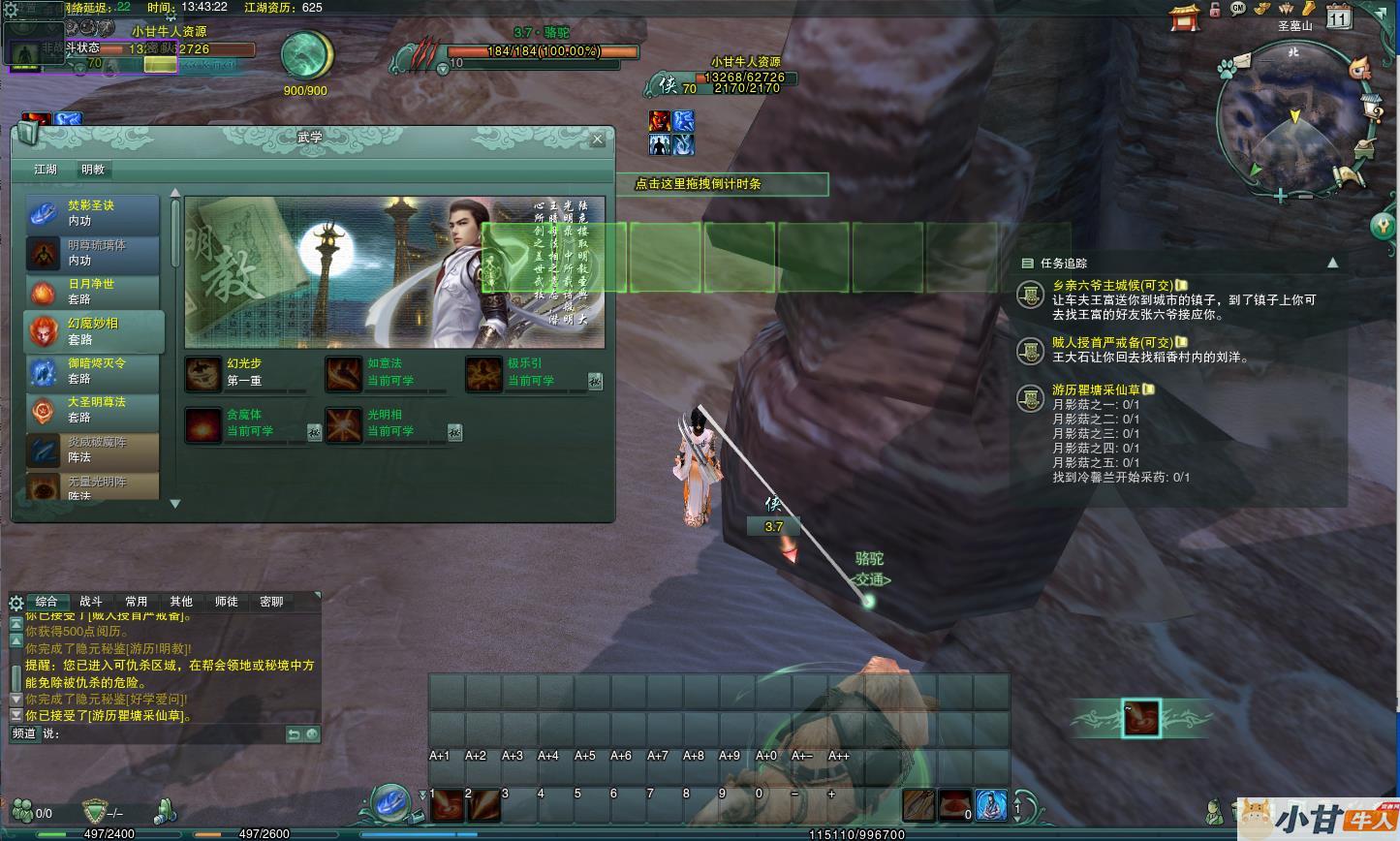The image size is (1400, 841).
Task: Open the 战斗 chat tab
Action: click(91, 602)
